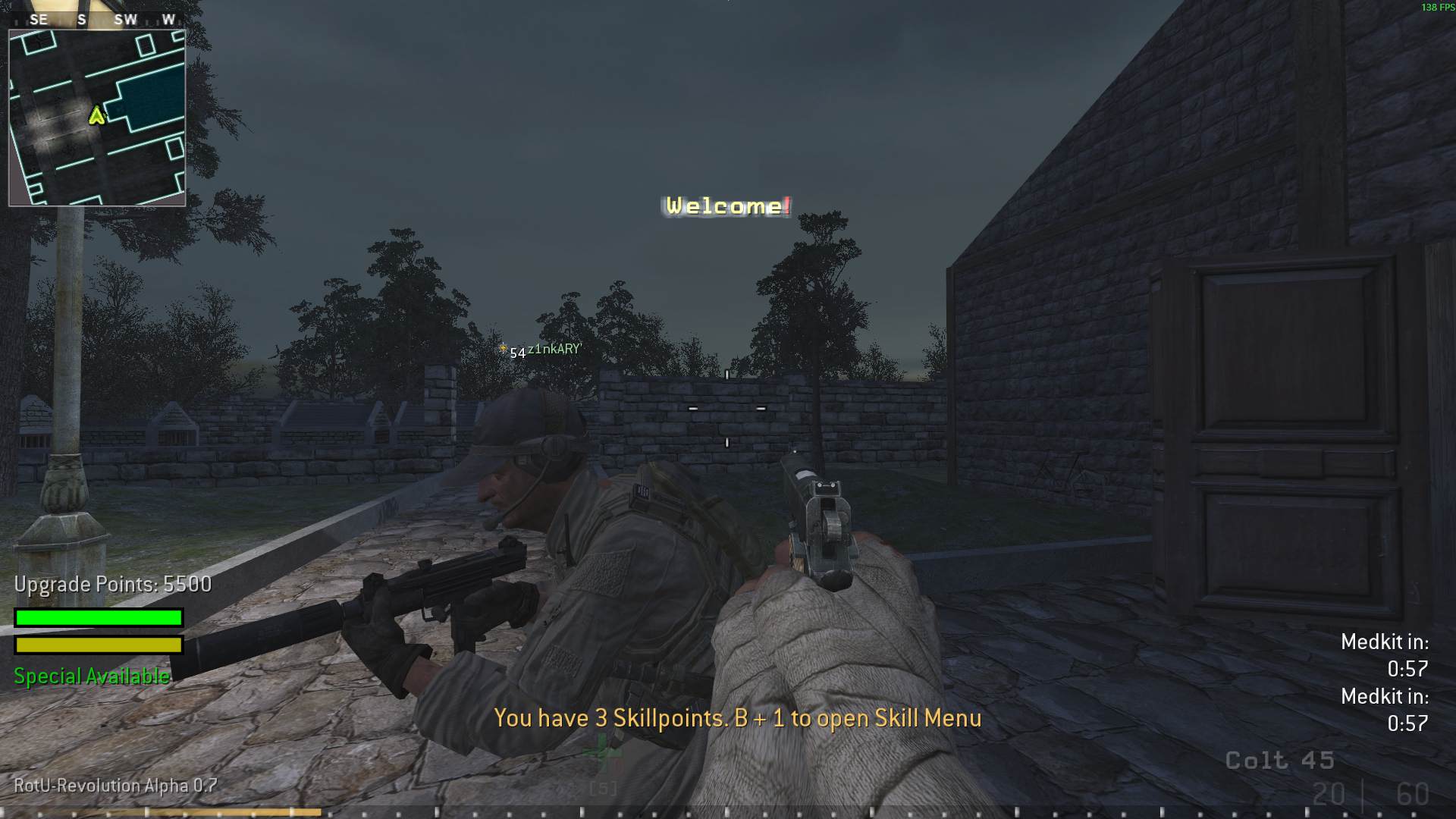Click the Colt 45 weapon label
Viewport: 1456px width, 819px height.
(x=1282, y=761)
